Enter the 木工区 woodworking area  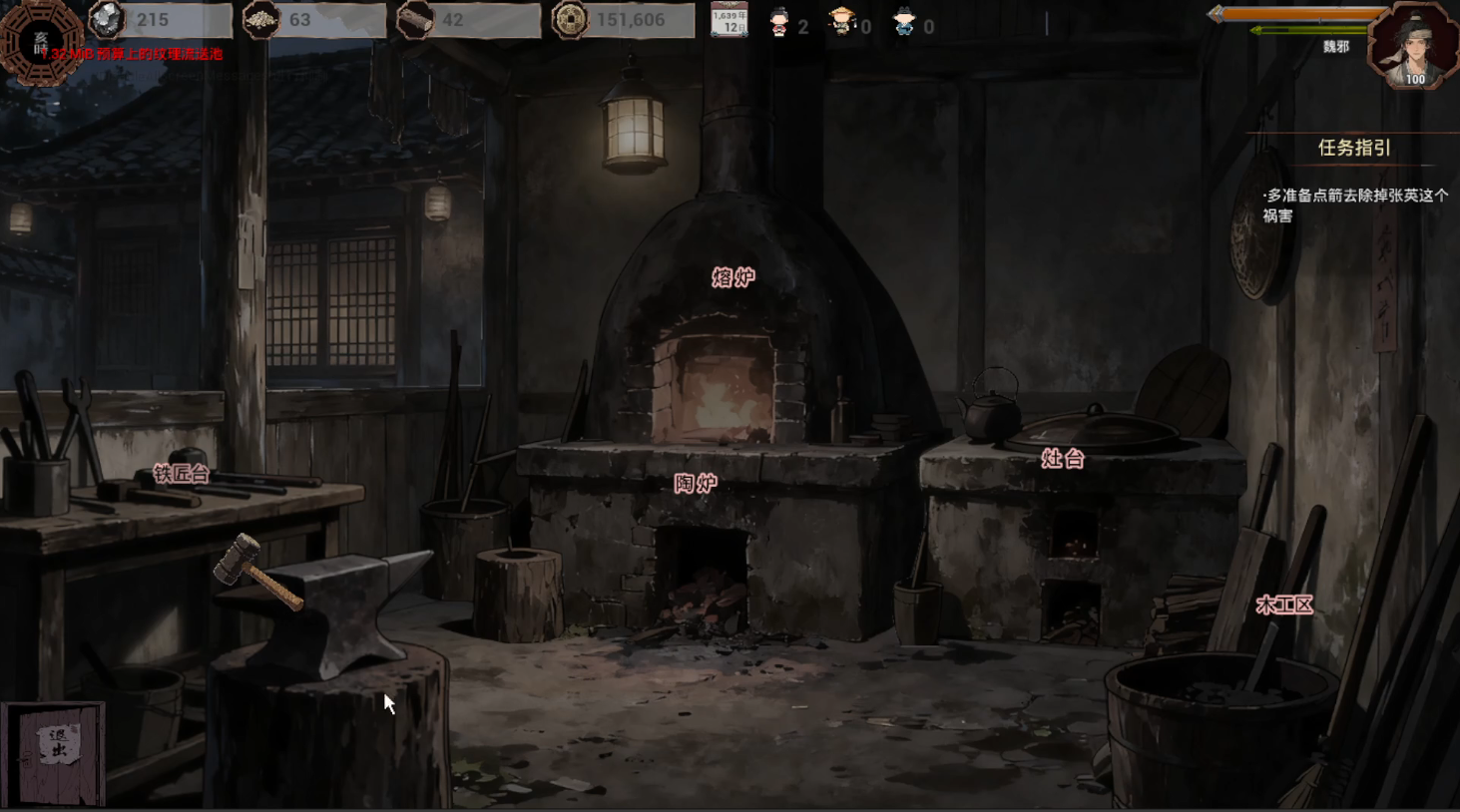1284,605
